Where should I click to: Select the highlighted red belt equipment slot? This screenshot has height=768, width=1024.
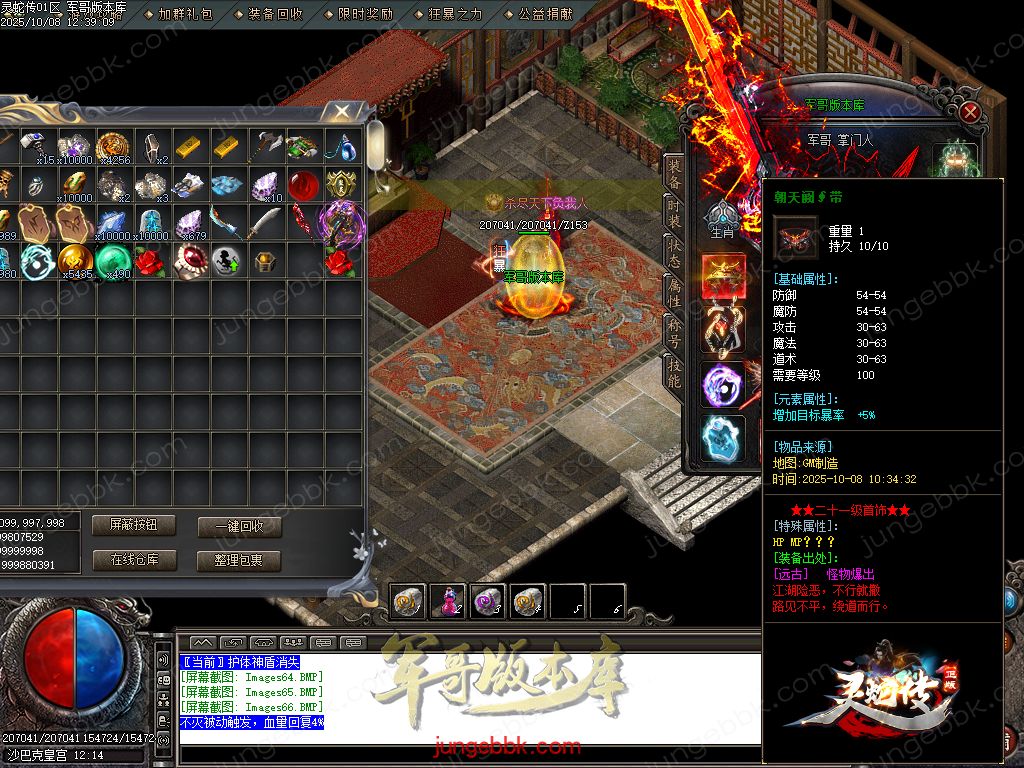point(722,276)
